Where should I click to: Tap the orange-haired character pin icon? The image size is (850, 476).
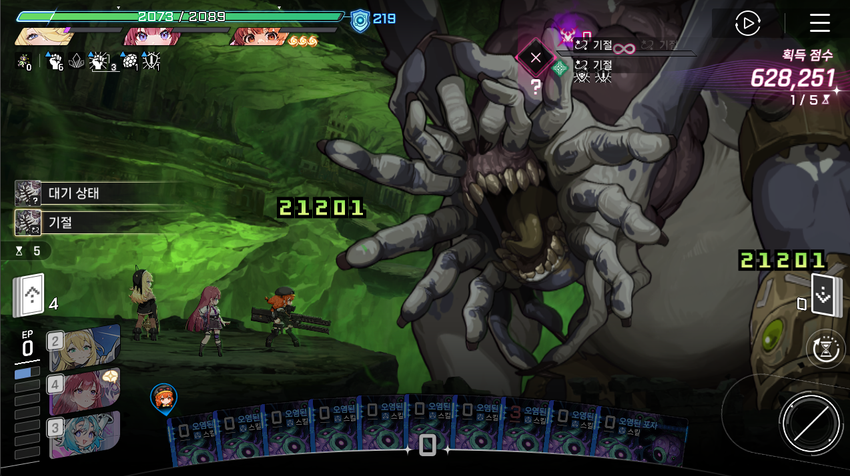(x=163, y=398)
